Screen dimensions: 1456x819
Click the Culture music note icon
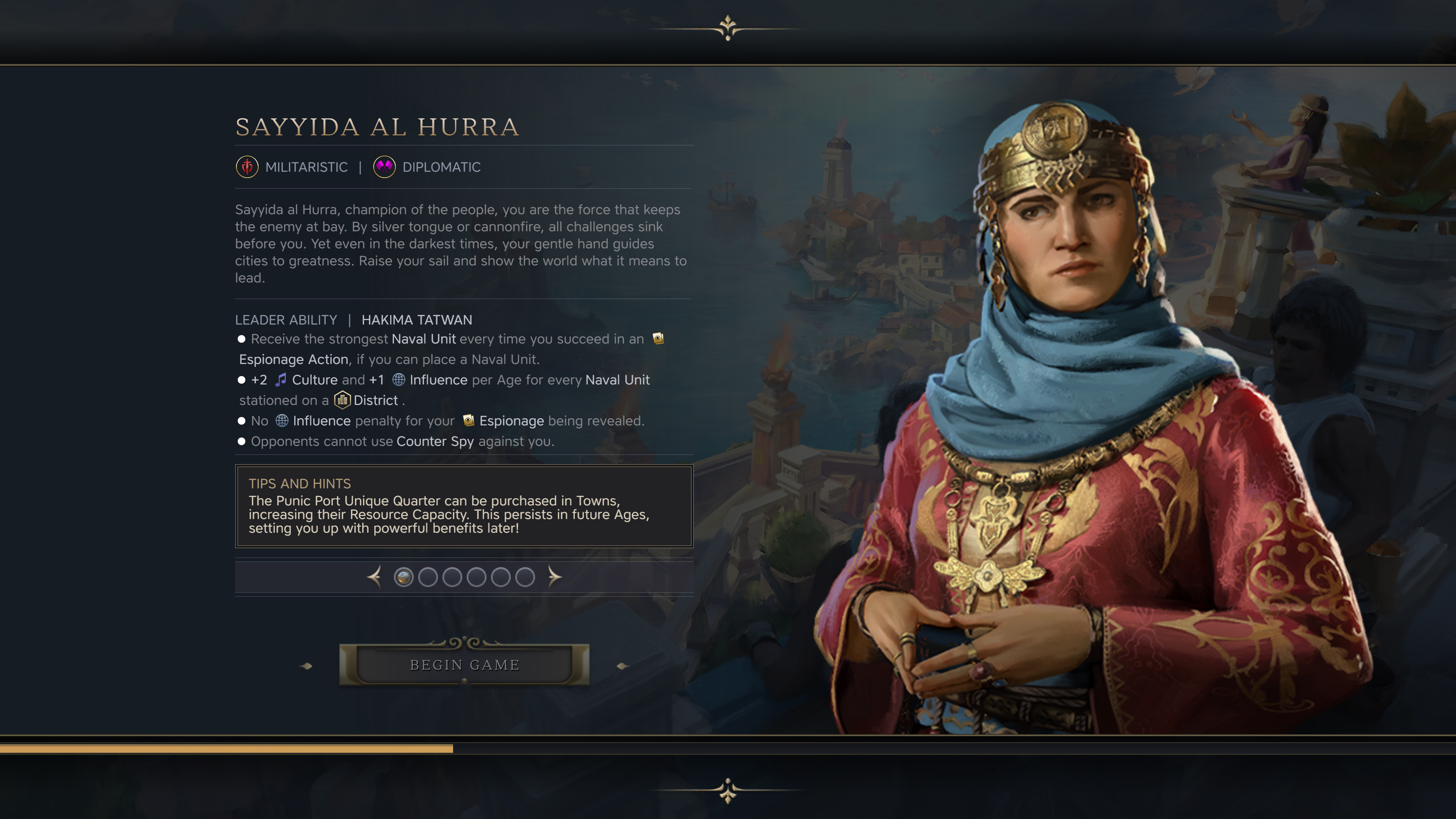[280, 380]
